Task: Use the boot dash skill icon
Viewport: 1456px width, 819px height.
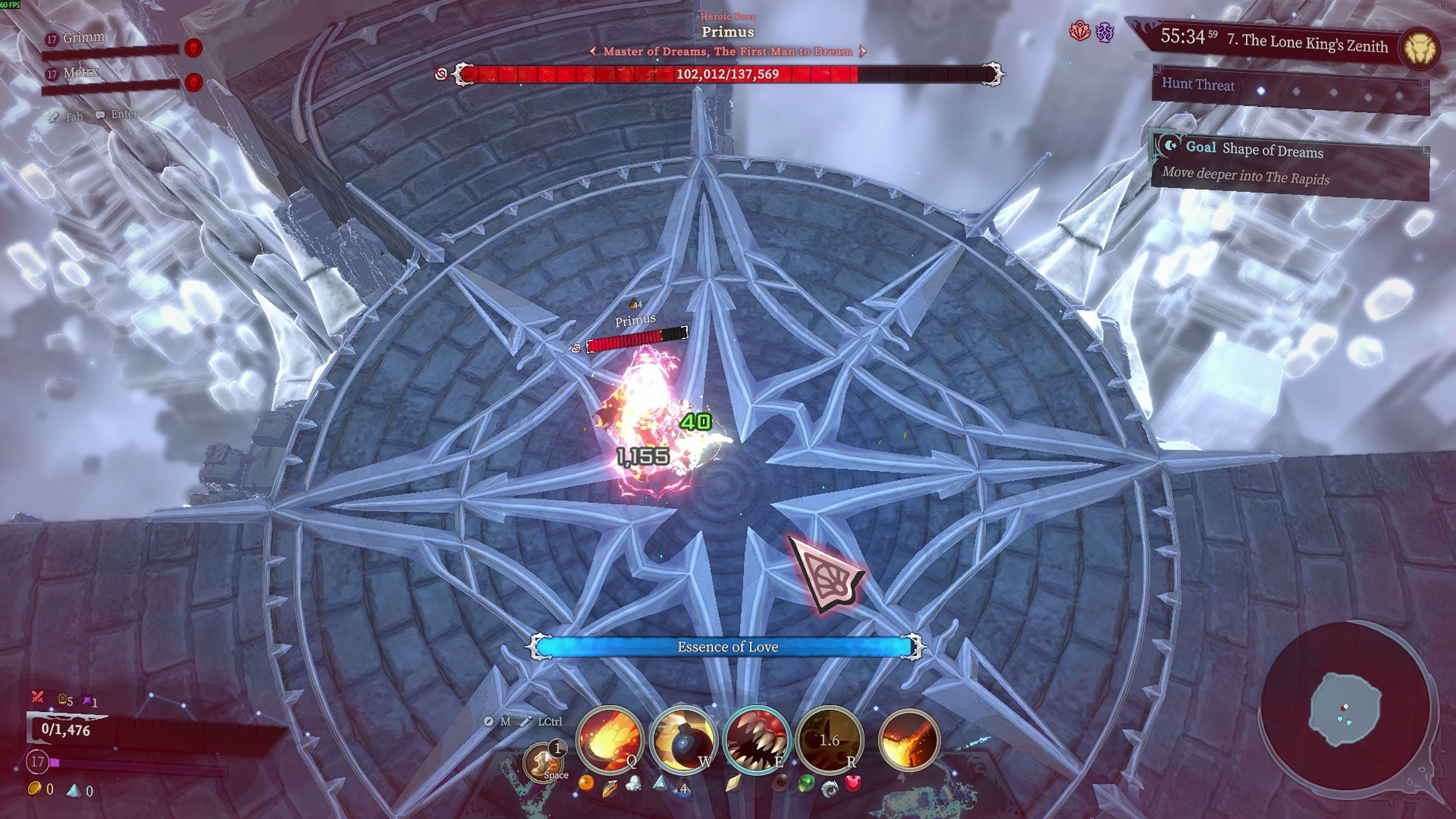Action: tap(544, 761)
